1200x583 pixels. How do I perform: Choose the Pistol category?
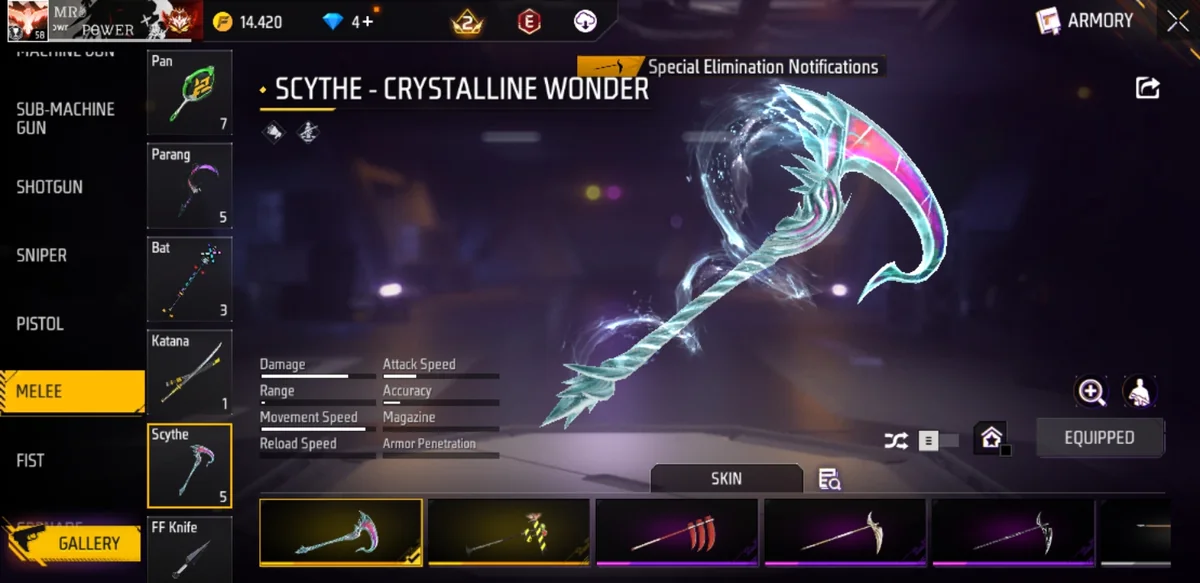[x=40, y=324]
